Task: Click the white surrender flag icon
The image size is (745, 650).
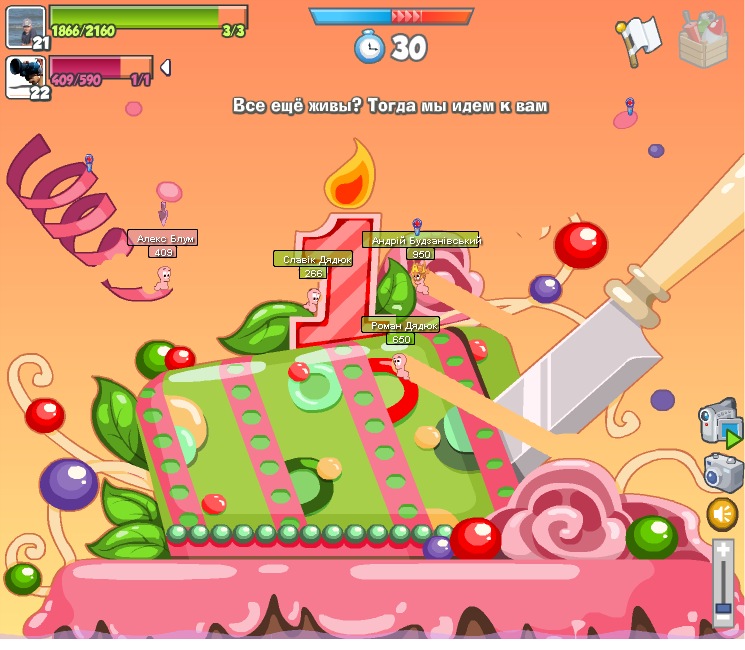Action: click(x=637, y=39)
